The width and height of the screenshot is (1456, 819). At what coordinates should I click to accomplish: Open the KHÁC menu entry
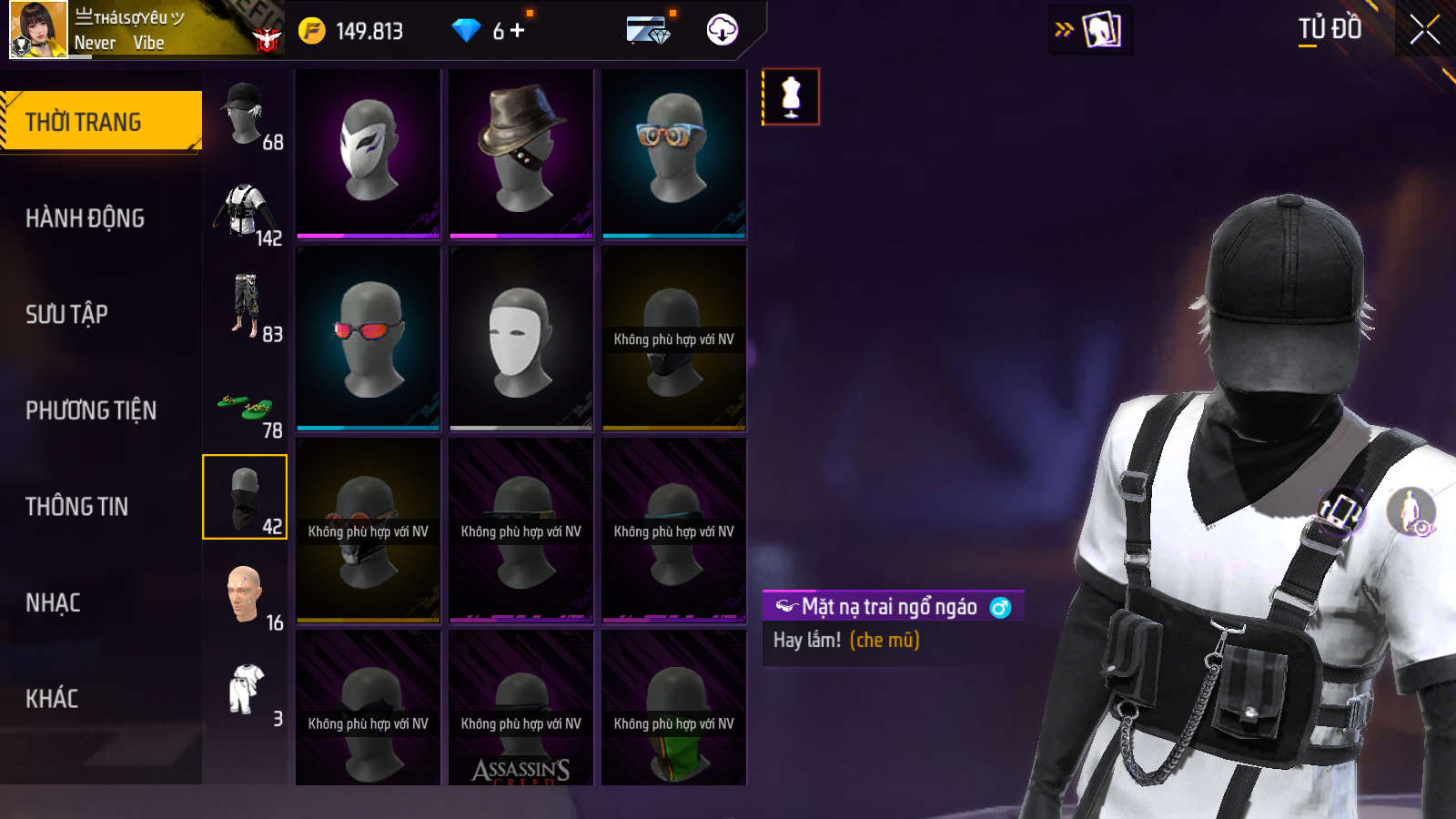[x=52, y=699]
